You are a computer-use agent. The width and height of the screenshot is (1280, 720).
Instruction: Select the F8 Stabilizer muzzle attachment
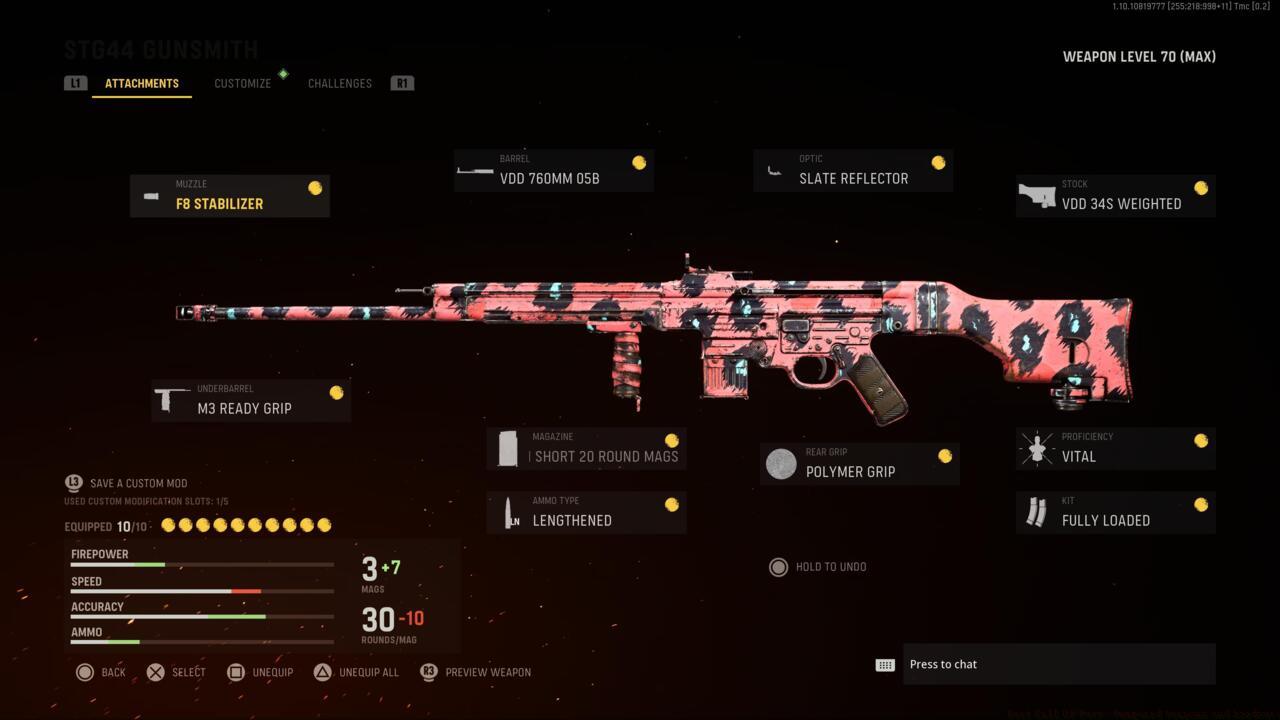pyautogui.click(x=229, y=195)
